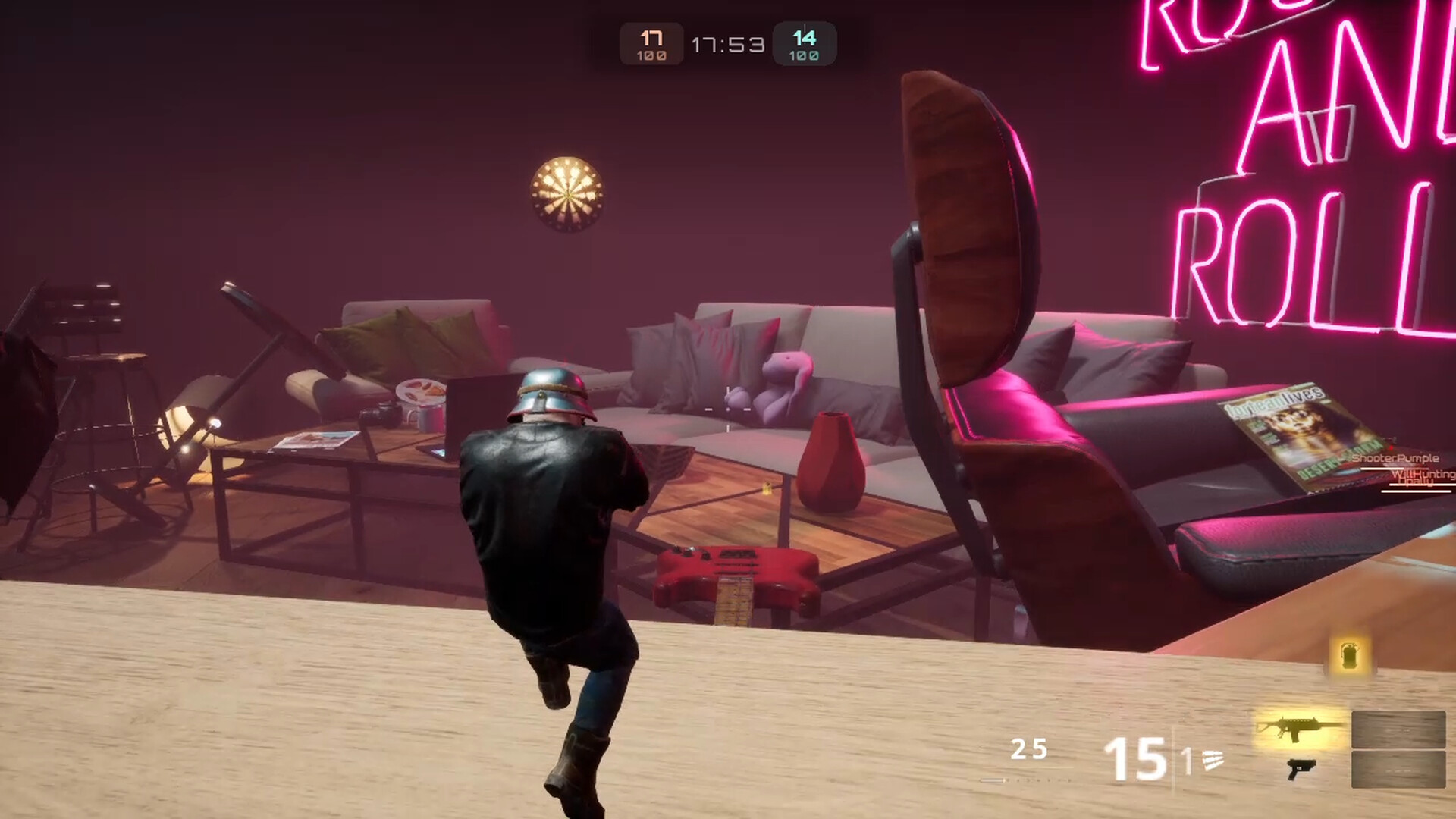1456x819 pixels.
Task: Expand the match timer showing 17:53
Action: click(726, 44)
